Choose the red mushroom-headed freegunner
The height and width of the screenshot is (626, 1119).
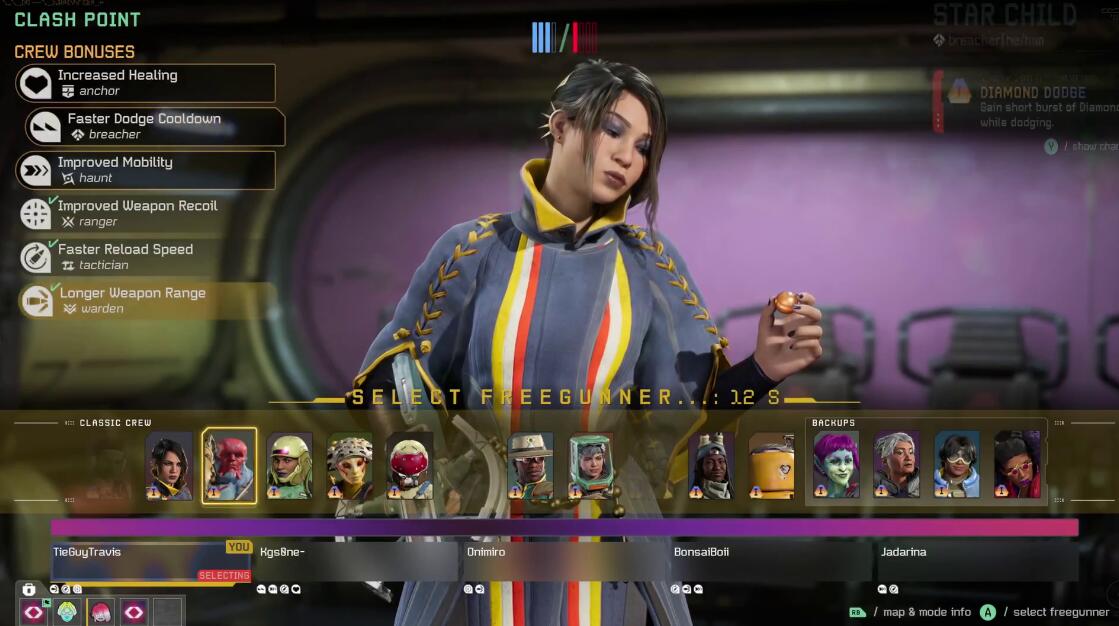(410, 466)
